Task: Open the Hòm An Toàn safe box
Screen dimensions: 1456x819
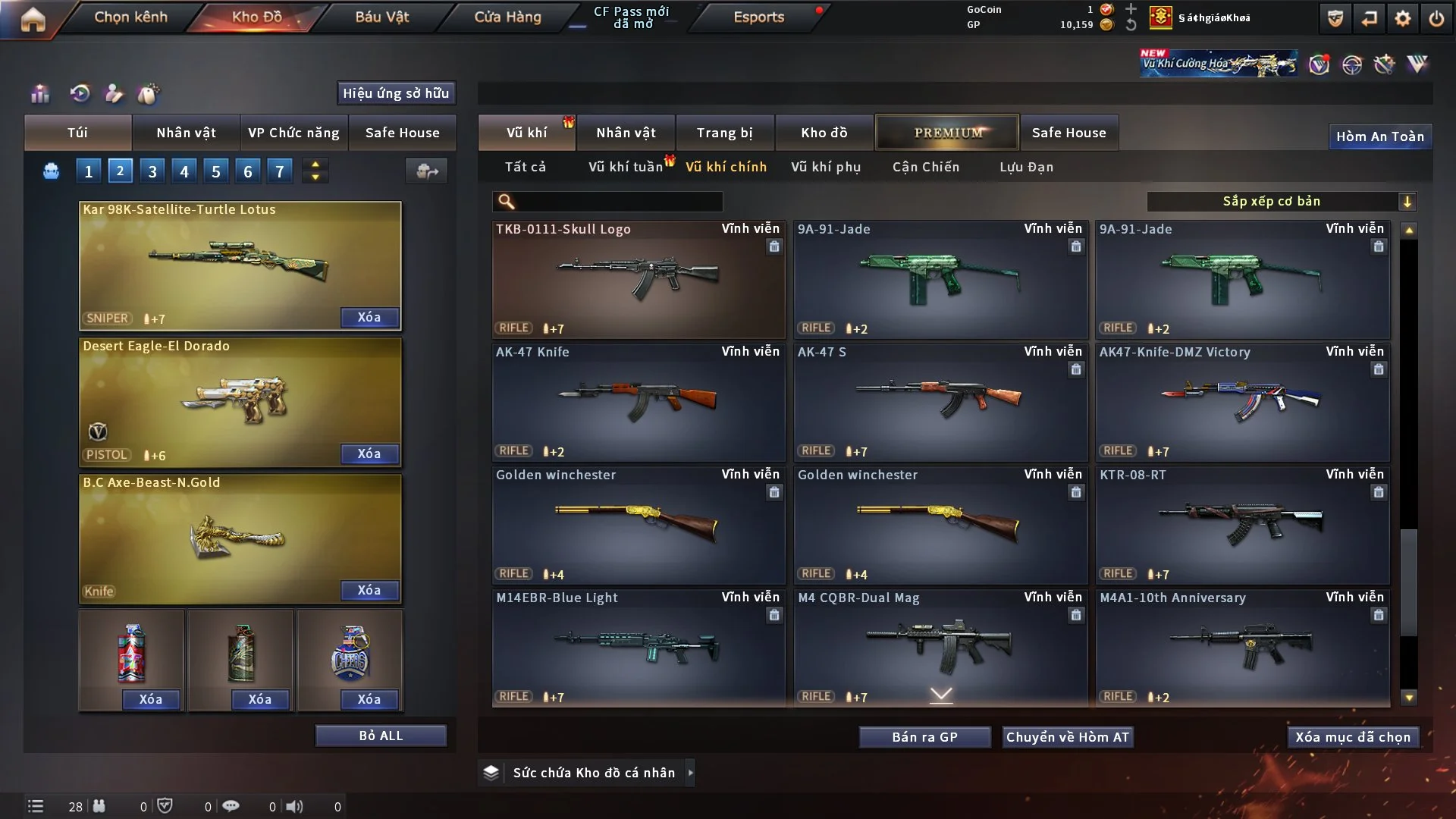Action: [1380, 136]
